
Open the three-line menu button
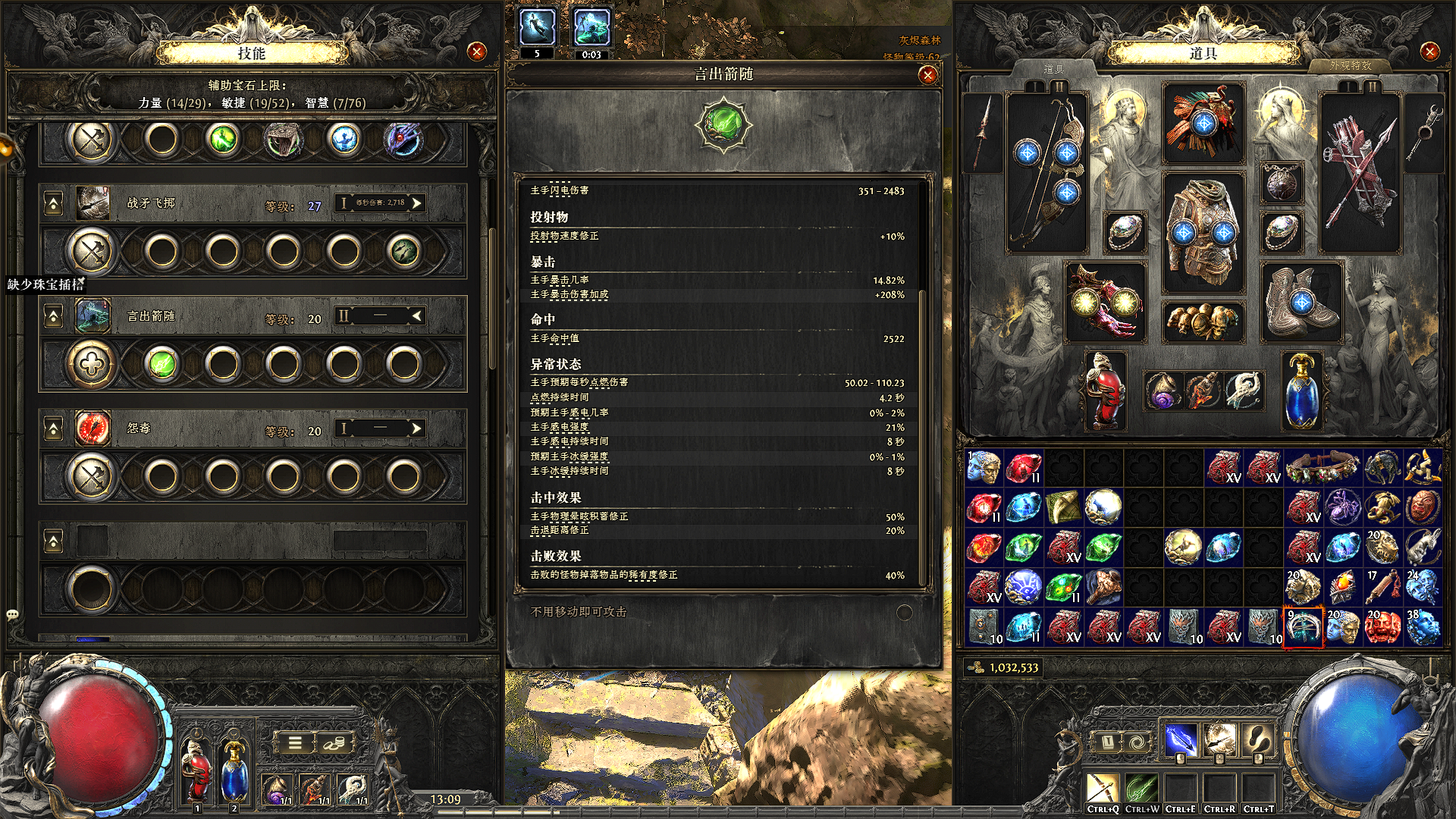[x=295, y=742]
